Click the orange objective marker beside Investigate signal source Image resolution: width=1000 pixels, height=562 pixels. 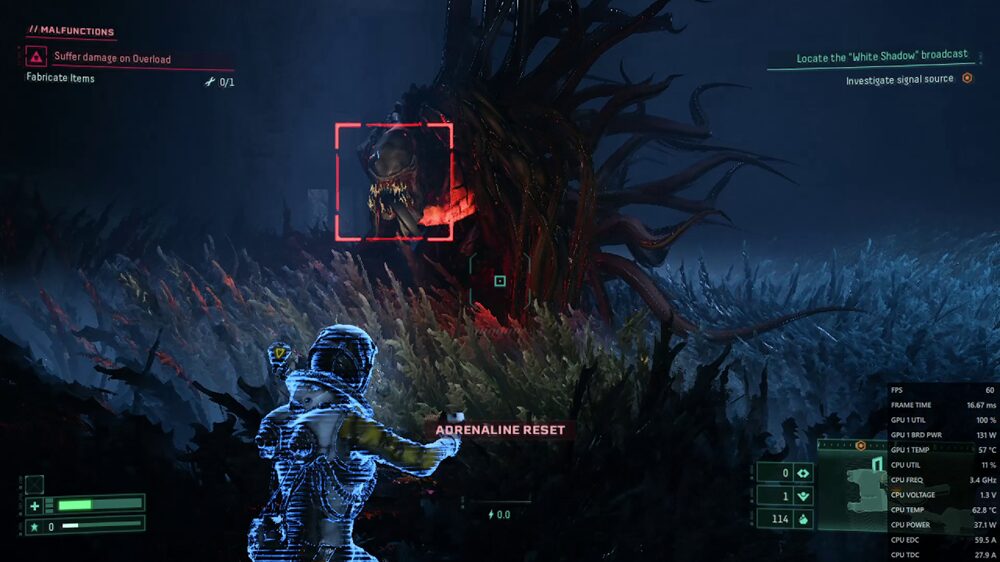[x=967, y=78]
